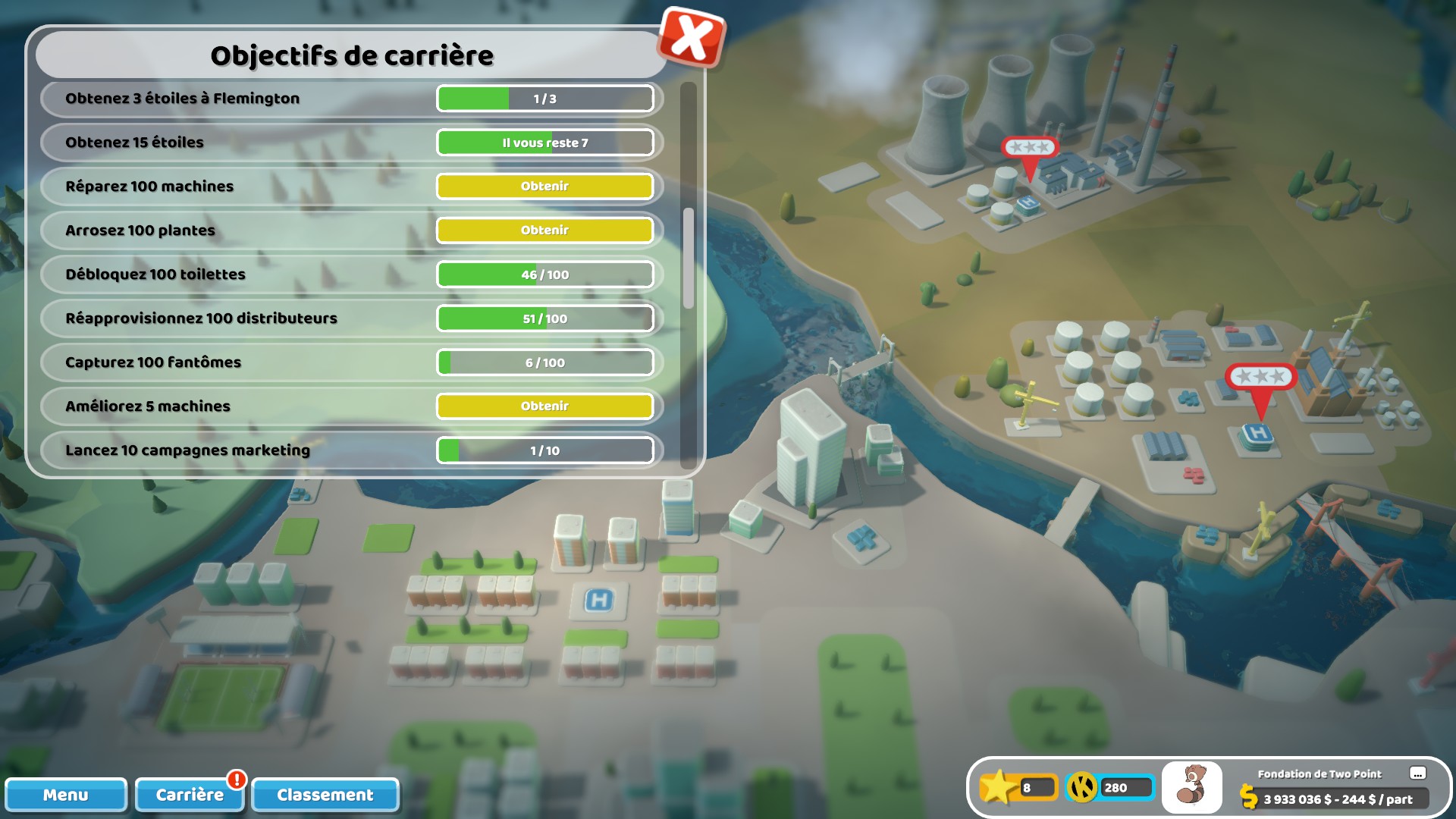Switch to the Carrière tab
This screenshot has height=819, width=1456.
(189, 795)
